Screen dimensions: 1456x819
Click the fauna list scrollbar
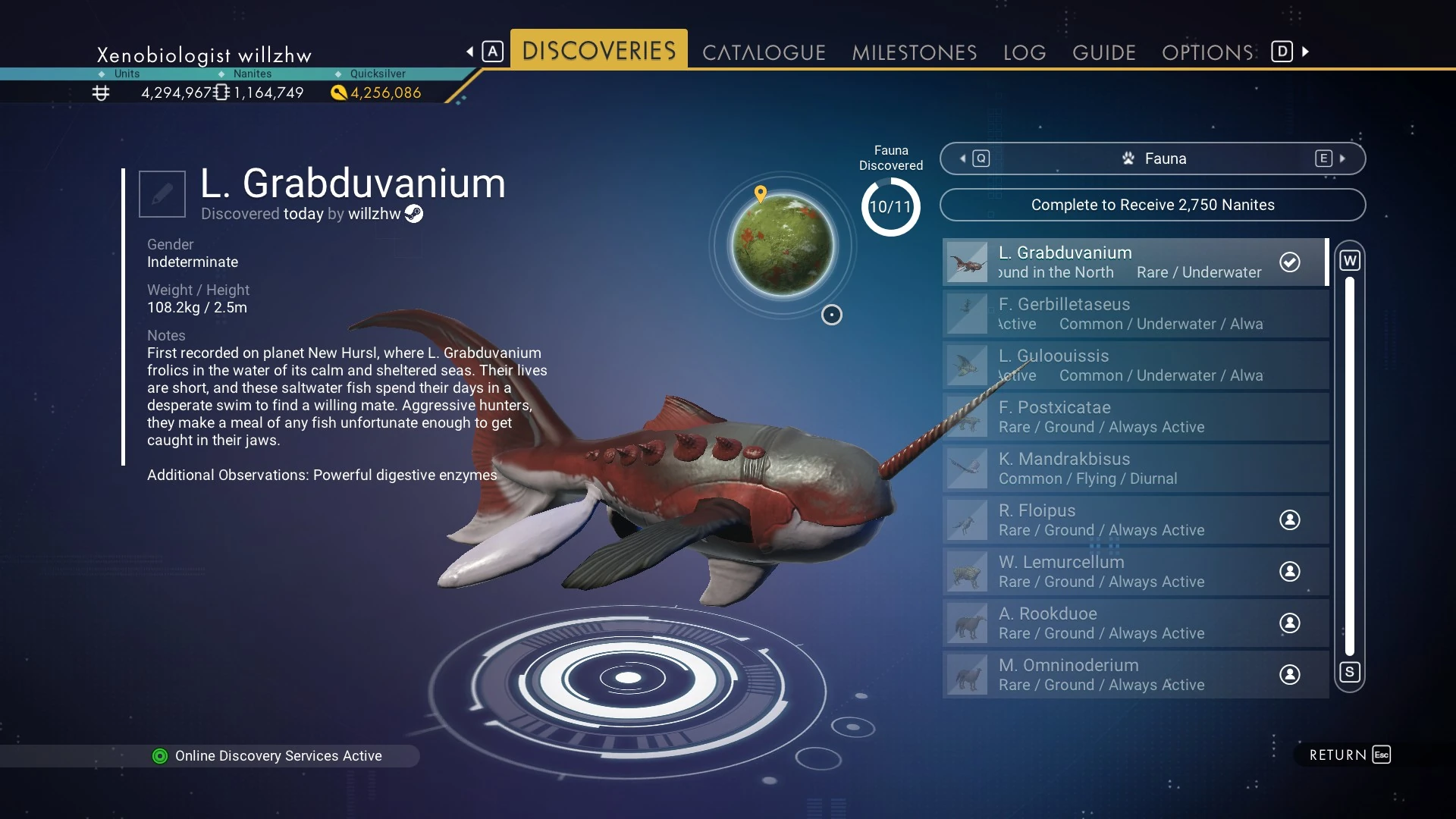point(1349,466)
